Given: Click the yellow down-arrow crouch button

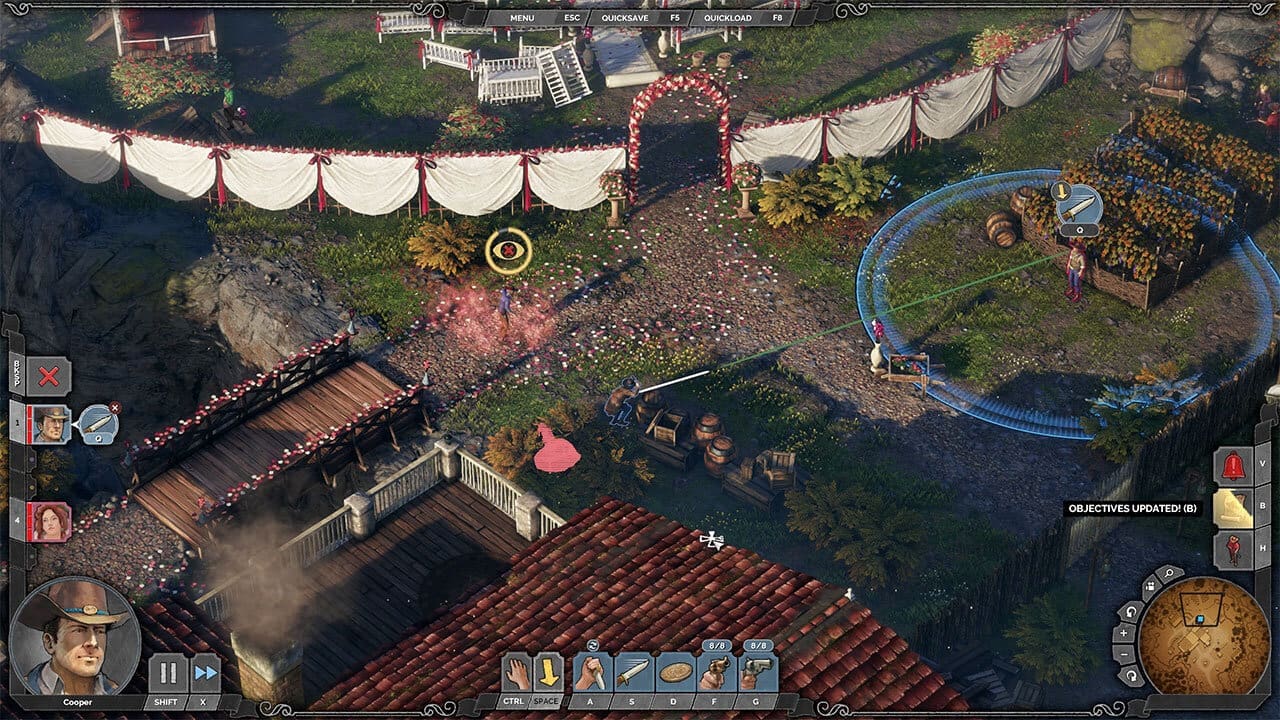Looking at the screenshot, I should 547,671.
